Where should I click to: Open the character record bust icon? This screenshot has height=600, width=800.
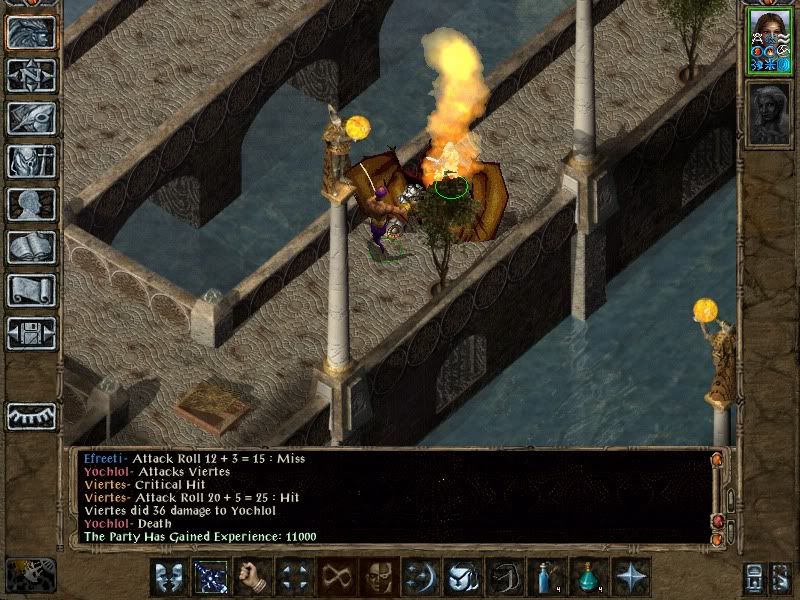tap(31, 204)
